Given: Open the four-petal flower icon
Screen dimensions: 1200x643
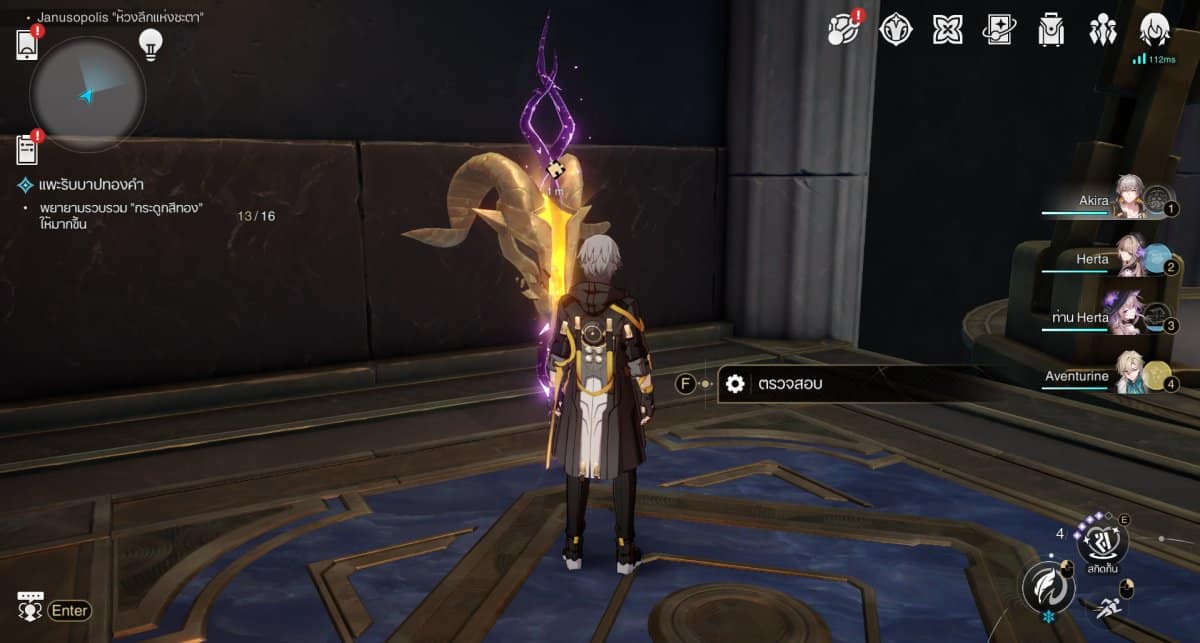Looking at the screenshot, I should click(x=947, y=30).
